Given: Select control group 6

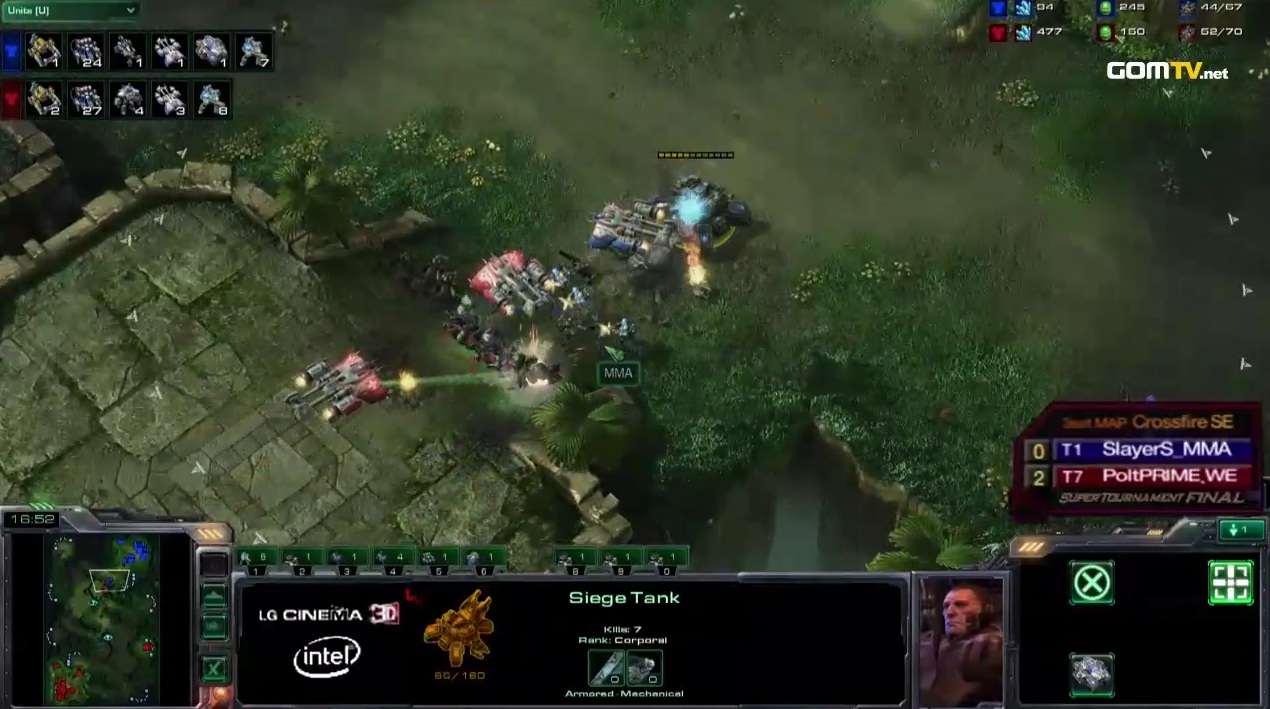Looking at the screenshot, I should tap(486, 558).
